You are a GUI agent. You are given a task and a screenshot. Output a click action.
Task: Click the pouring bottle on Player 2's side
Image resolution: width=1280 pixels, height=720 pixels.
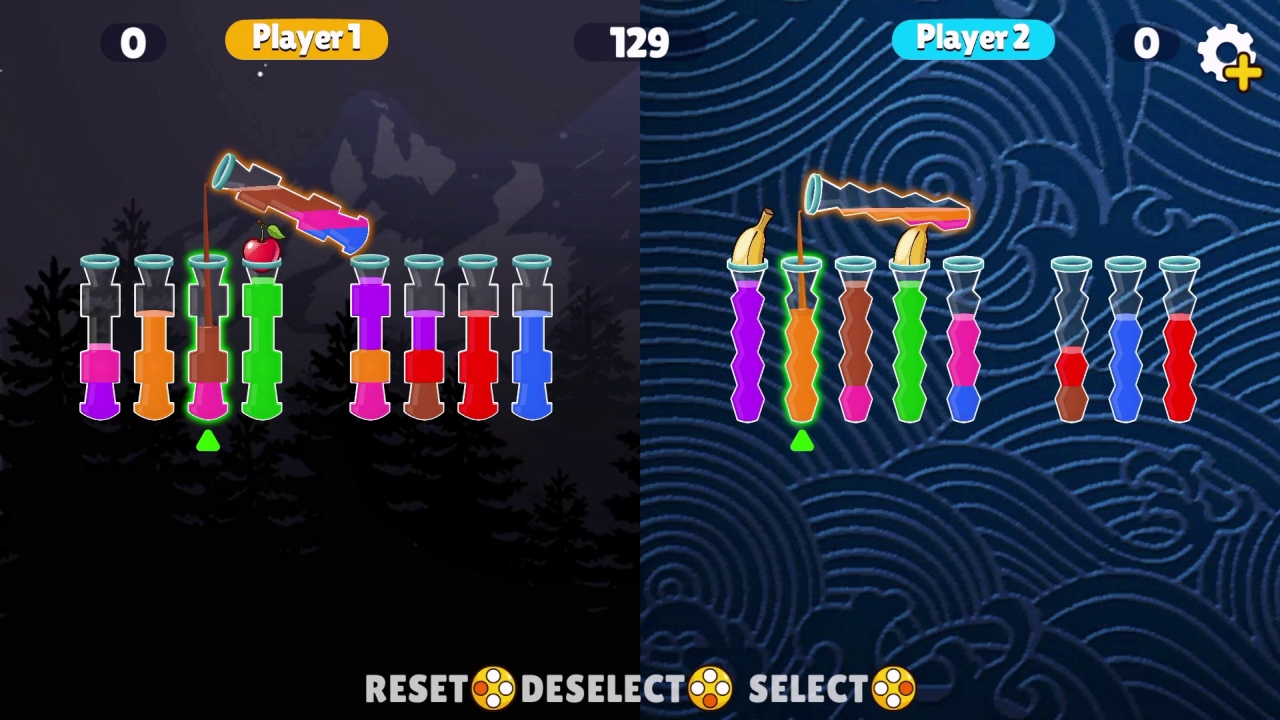click(x=885, y=200)
